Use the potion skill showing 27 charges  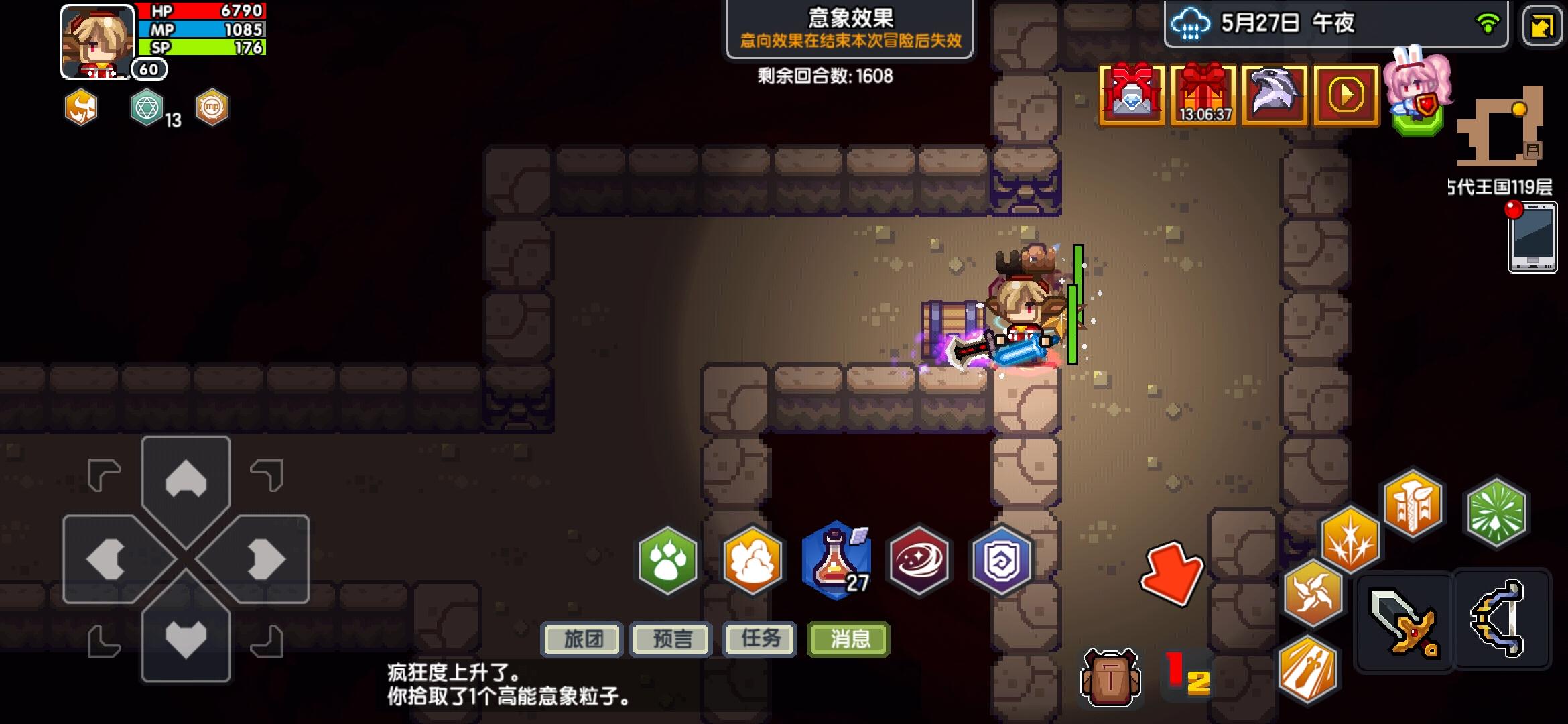836,563
